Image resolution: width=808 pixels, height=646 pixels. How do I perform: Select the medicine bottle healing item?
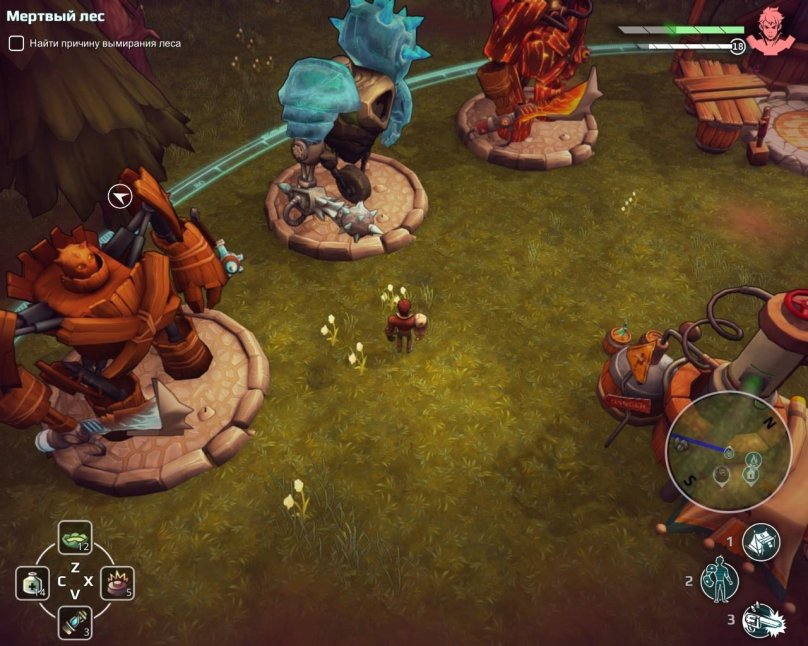(32, 583)
